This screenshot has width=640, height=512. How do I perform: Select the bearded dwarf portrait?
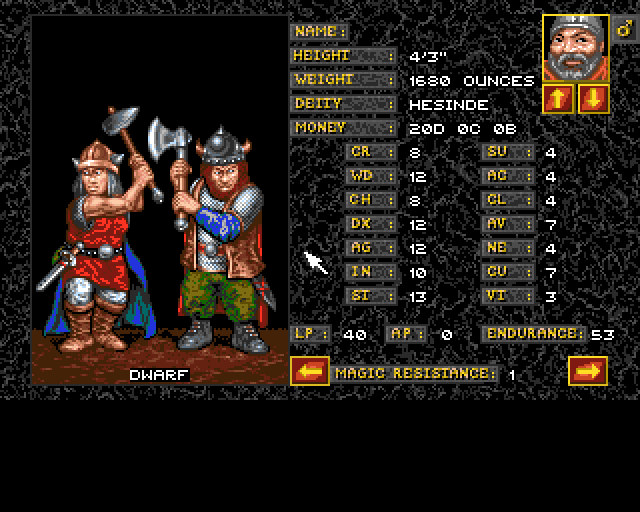click(x=575, y=48)
